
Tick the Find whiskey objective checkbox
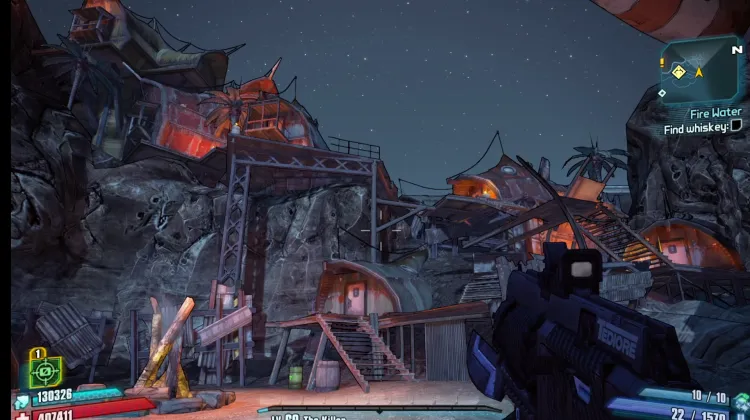pos(737,127)
